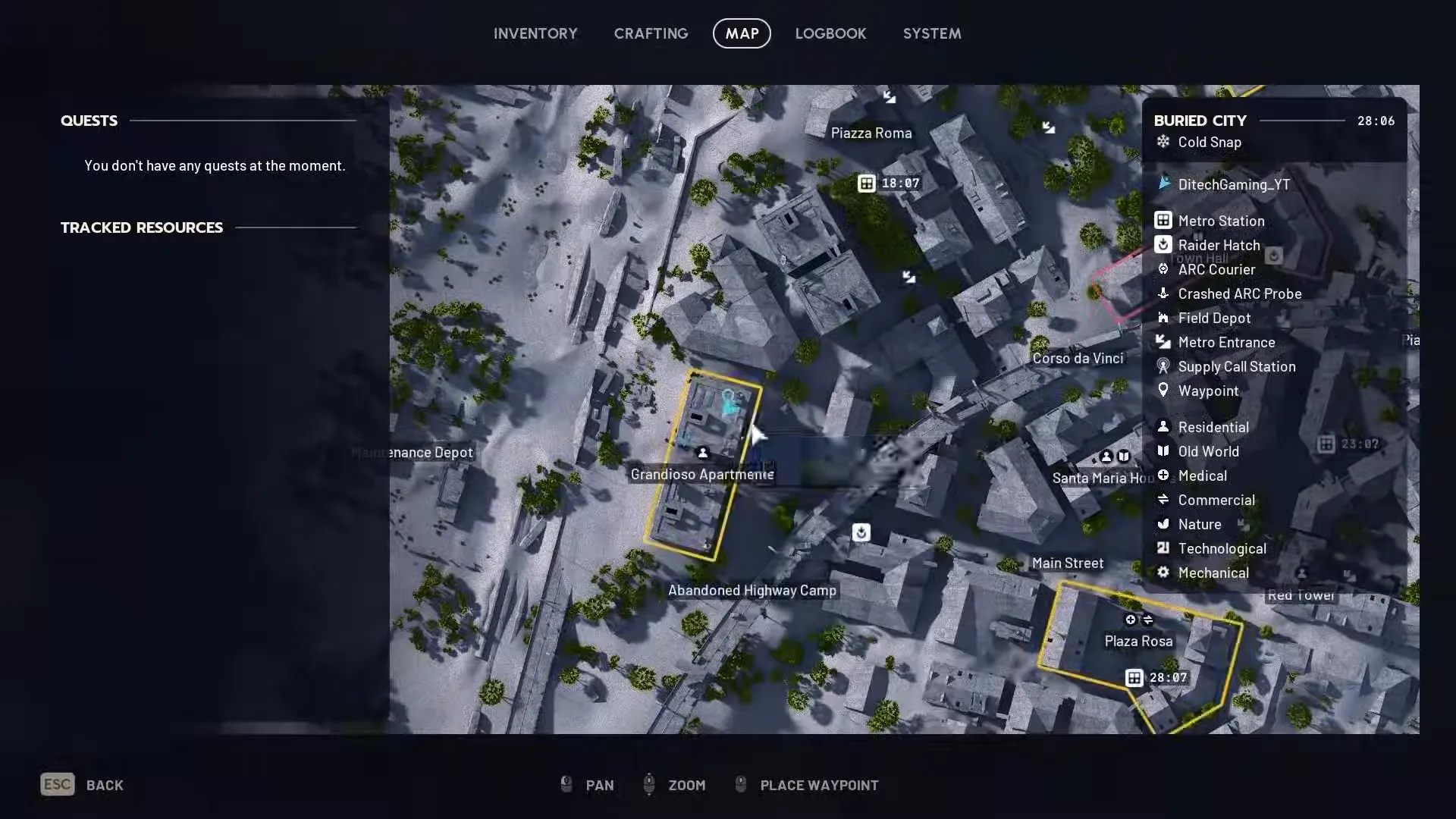Click the Waypoint icon in the legend
This screenshot has width=1456, height=819.
click(x=1164, y=391)
